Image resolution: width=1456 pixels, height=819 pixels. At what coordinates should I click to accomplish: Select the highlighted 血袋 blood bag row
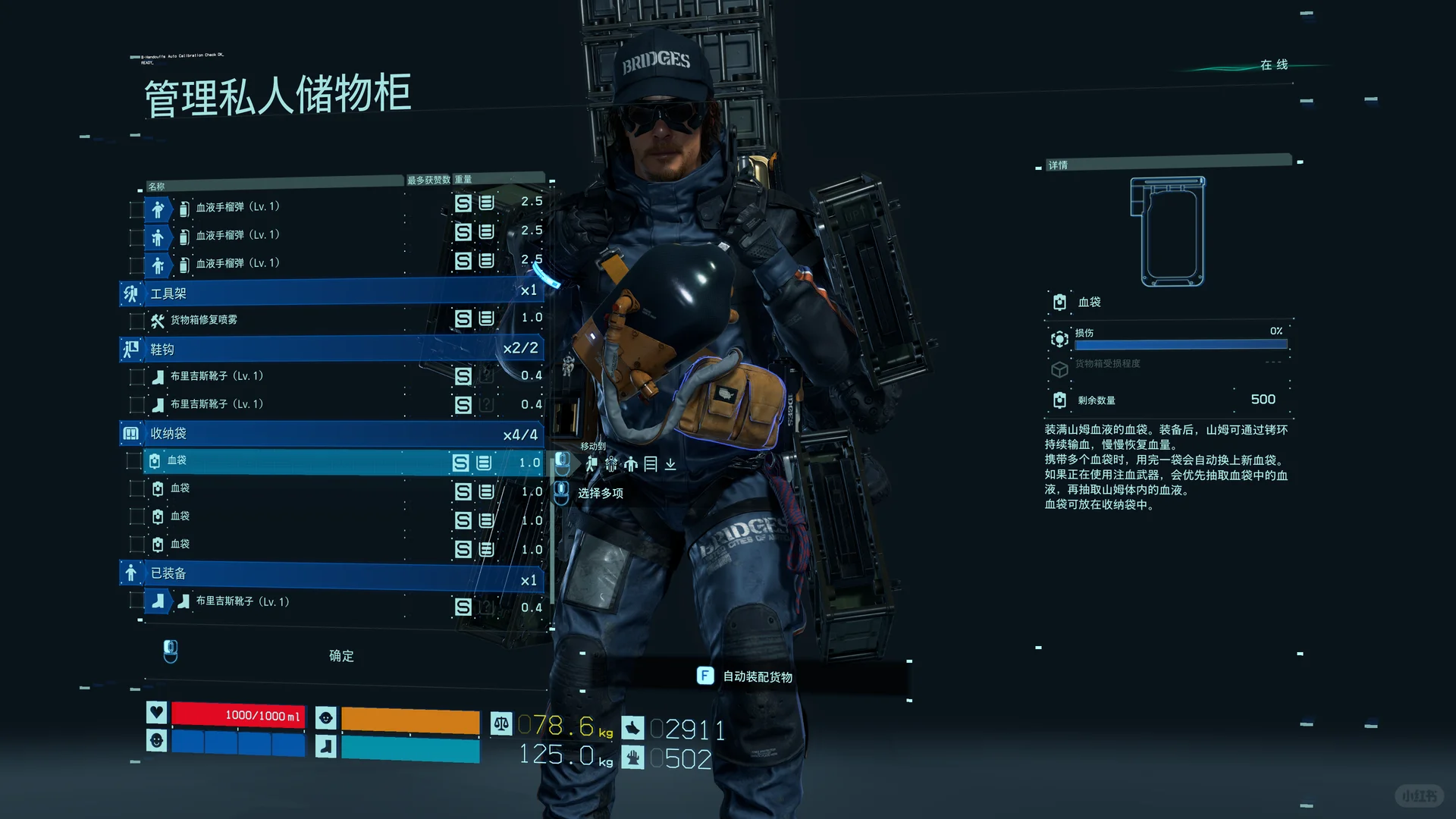[x=303, y=462]
